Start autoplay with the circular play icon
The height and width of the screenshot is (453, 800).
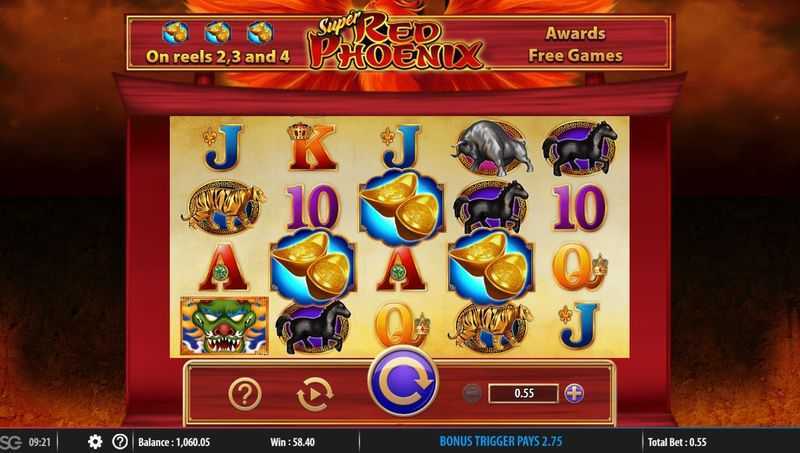point(315,394)
